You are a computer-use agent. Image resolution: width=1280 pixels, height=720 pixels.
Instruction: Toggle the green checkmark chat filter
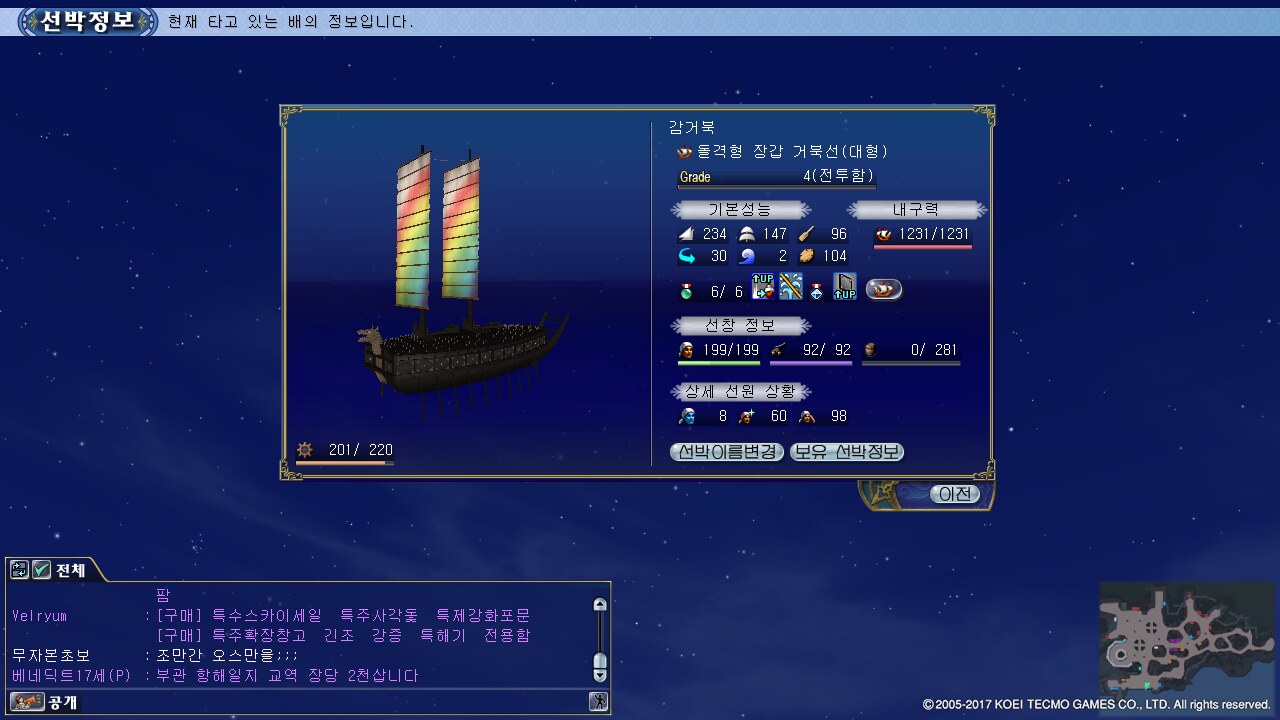pyautogui.click(x=41, y=570)
